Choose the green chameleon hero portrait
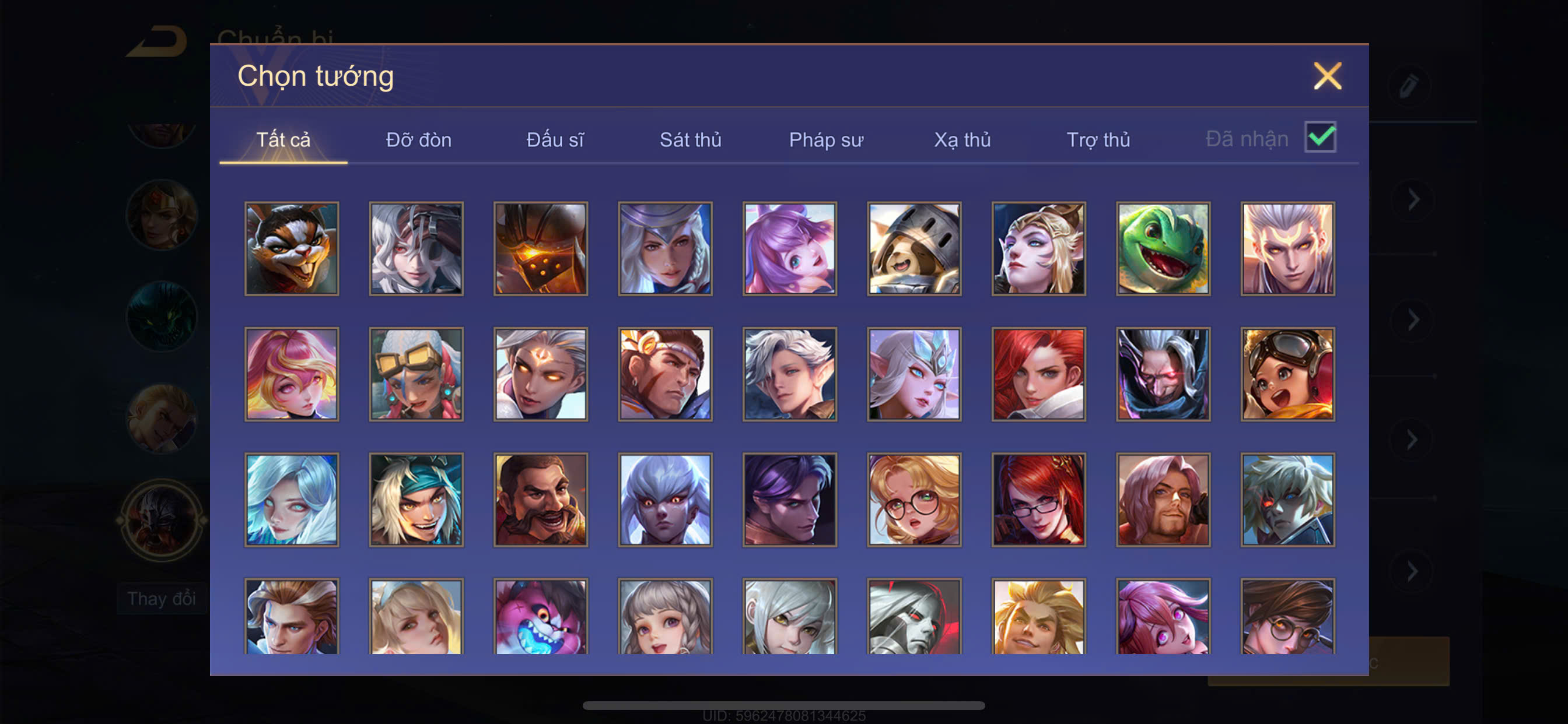The height and width of the screenshot is (724, 1568). tap(1163, 249)
